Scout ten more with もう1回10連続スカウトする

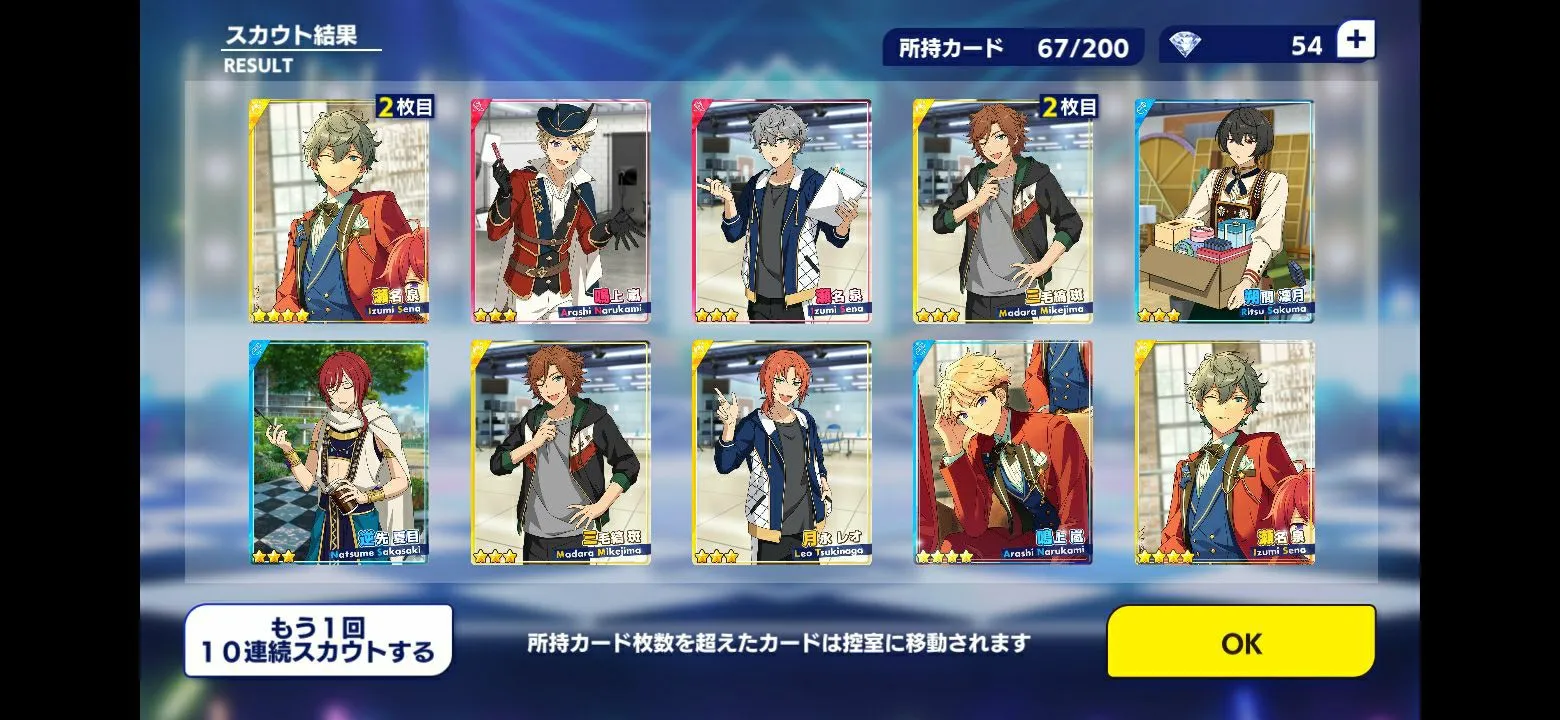[318, 641]
